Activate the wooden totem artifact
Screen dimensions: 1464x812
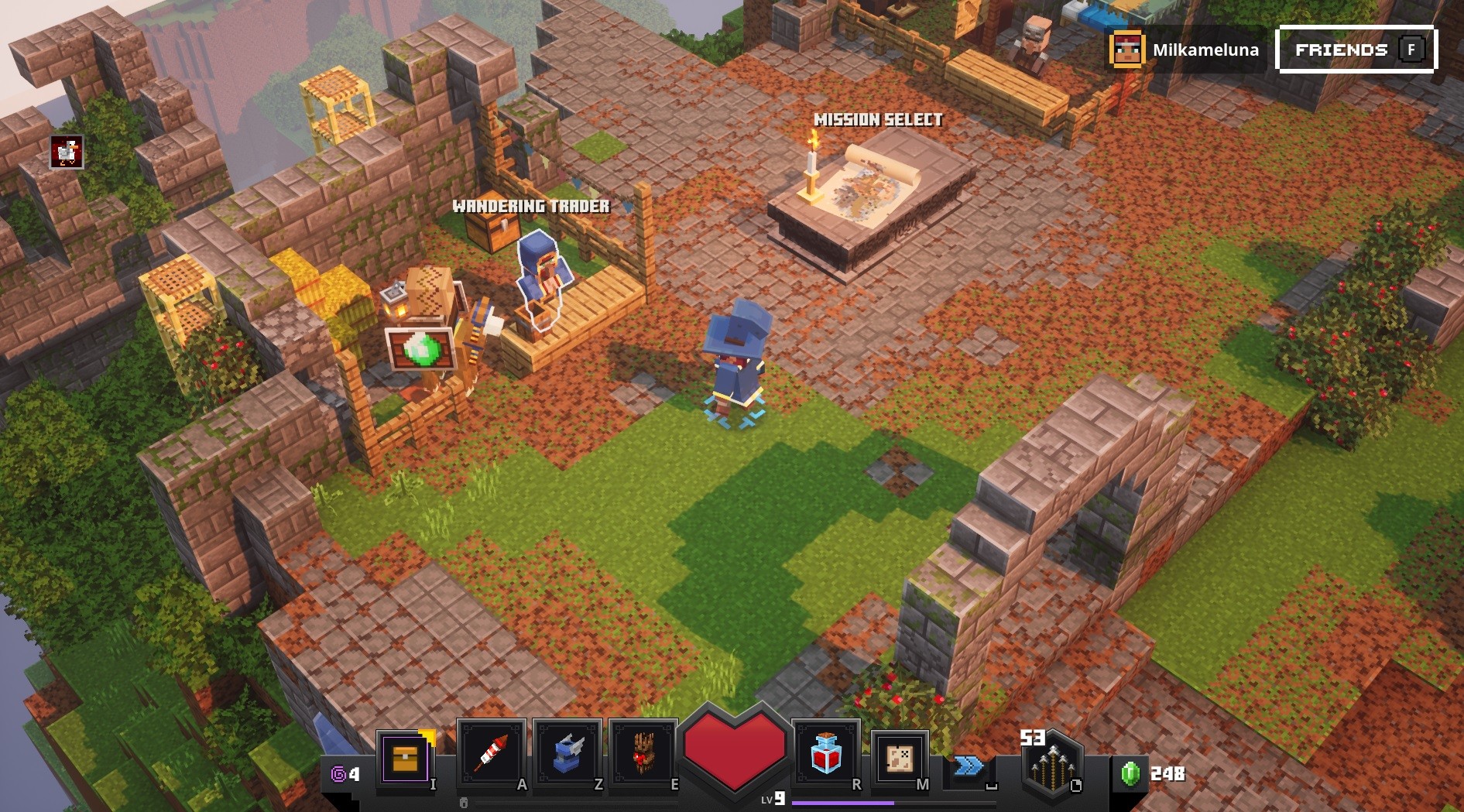[x=643, y=752]
